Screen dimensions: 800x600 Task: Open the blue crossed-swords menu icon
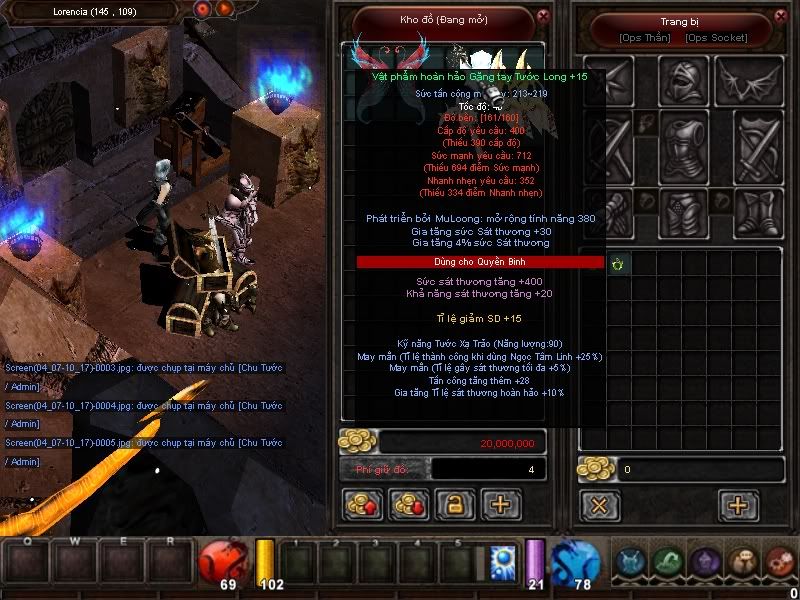click(631, 562)
